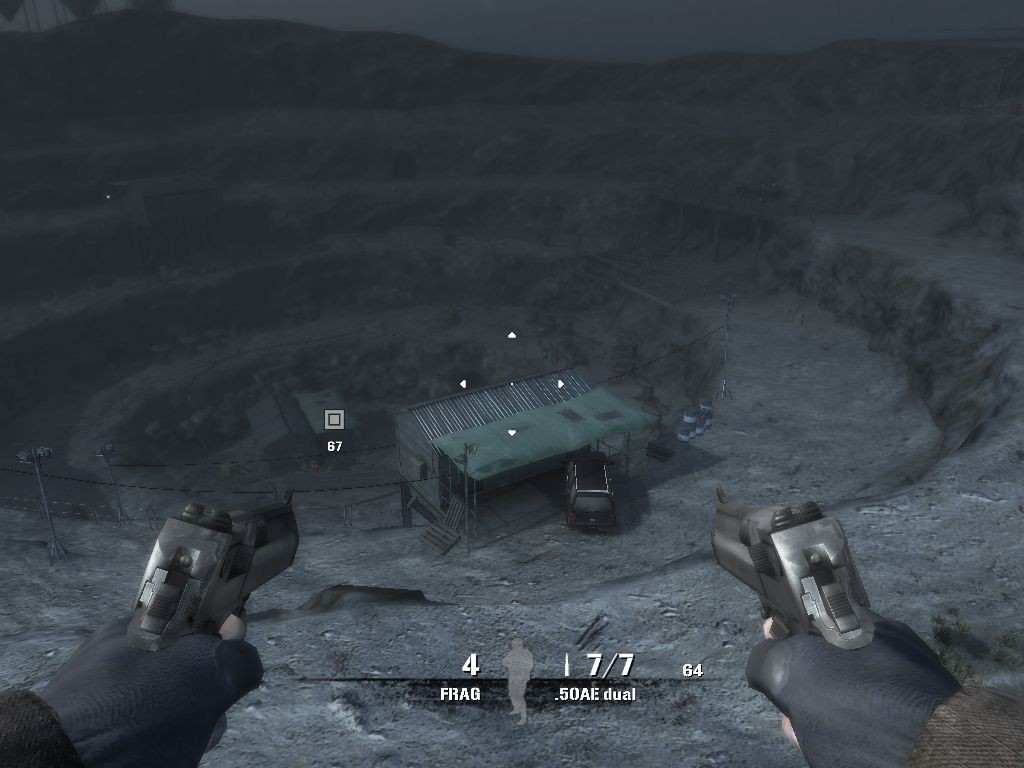Select the .50AE dual weapon label
This screenshot has height=768, width=1024.
tap(594, 693)
